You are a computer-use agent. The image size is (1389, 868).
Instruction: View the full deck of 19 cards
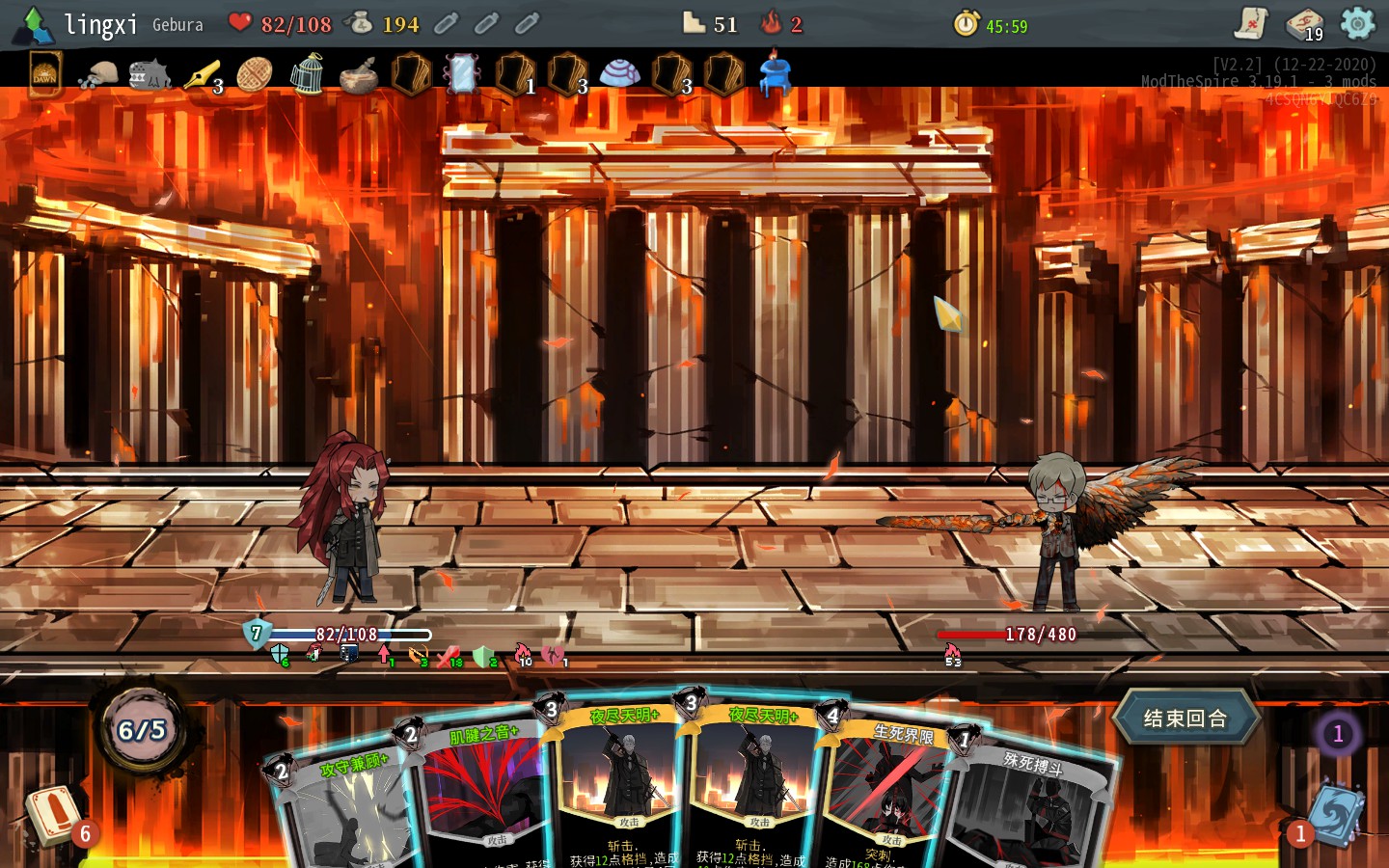pyautogui.click(x=1304, y=23)
